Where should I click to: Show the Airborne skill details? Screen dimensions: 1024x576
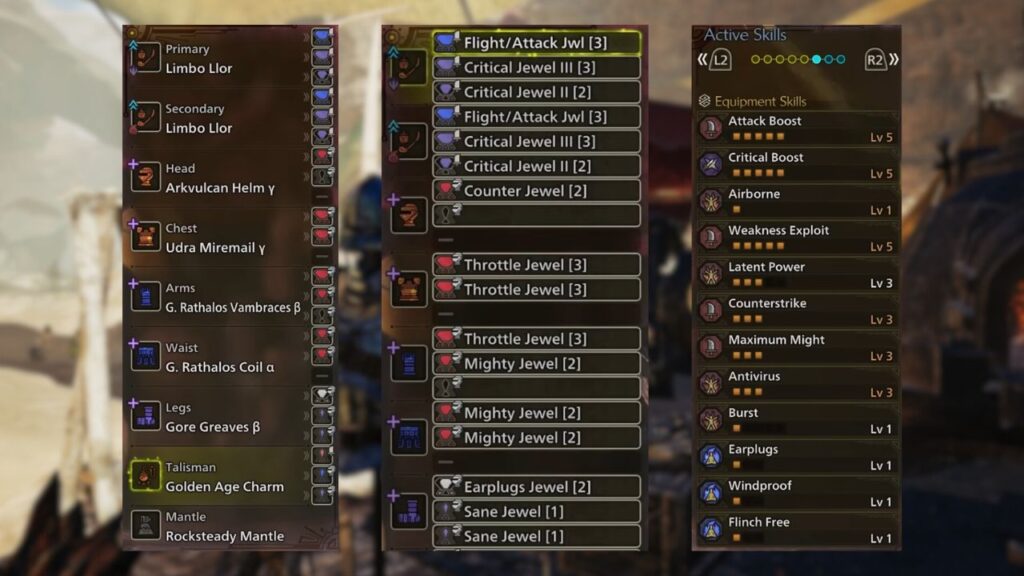click(797, 202)
